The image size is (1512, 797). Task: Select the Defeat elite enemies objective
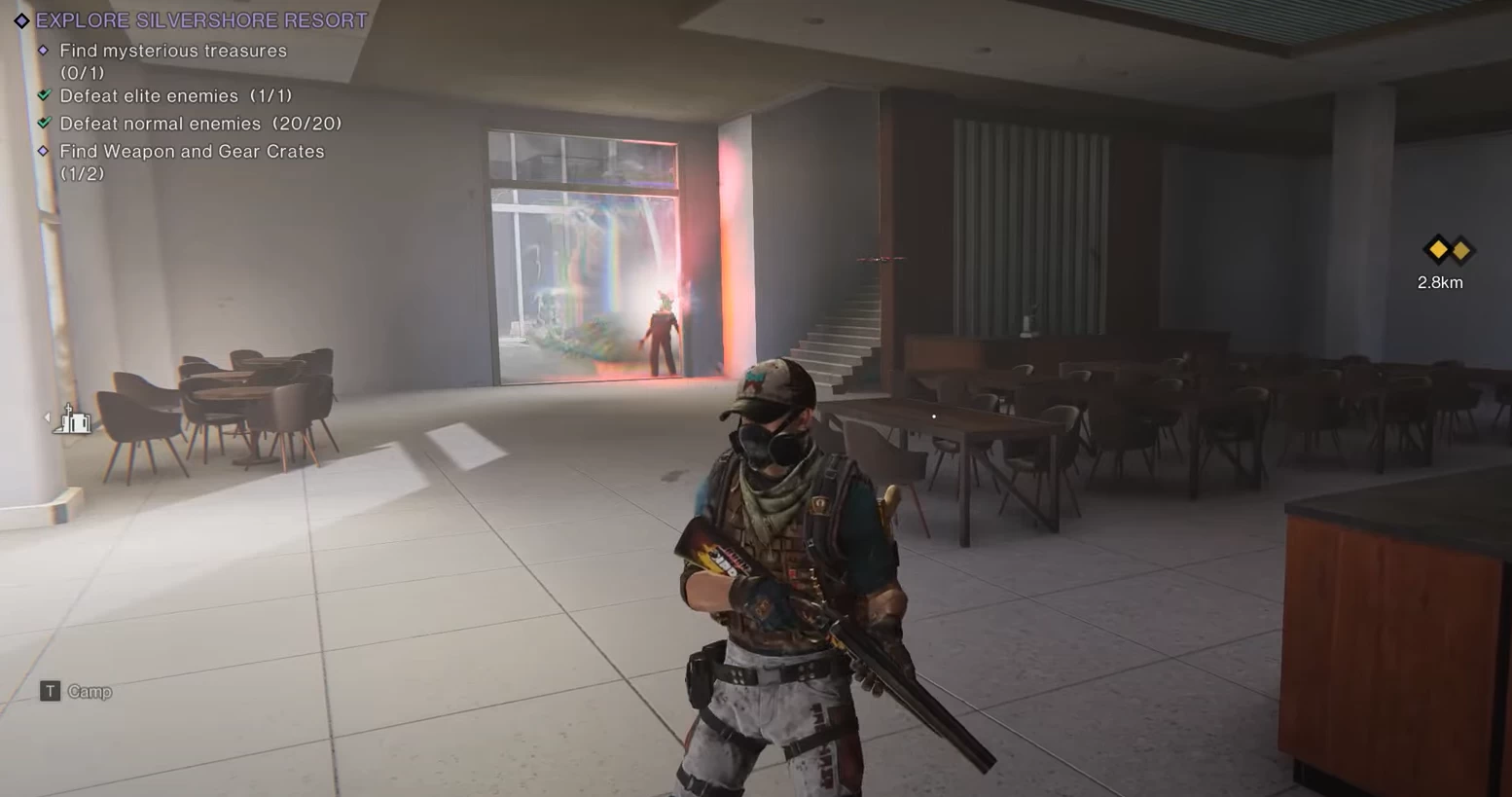pyautogui.click(x=175, y=96)
